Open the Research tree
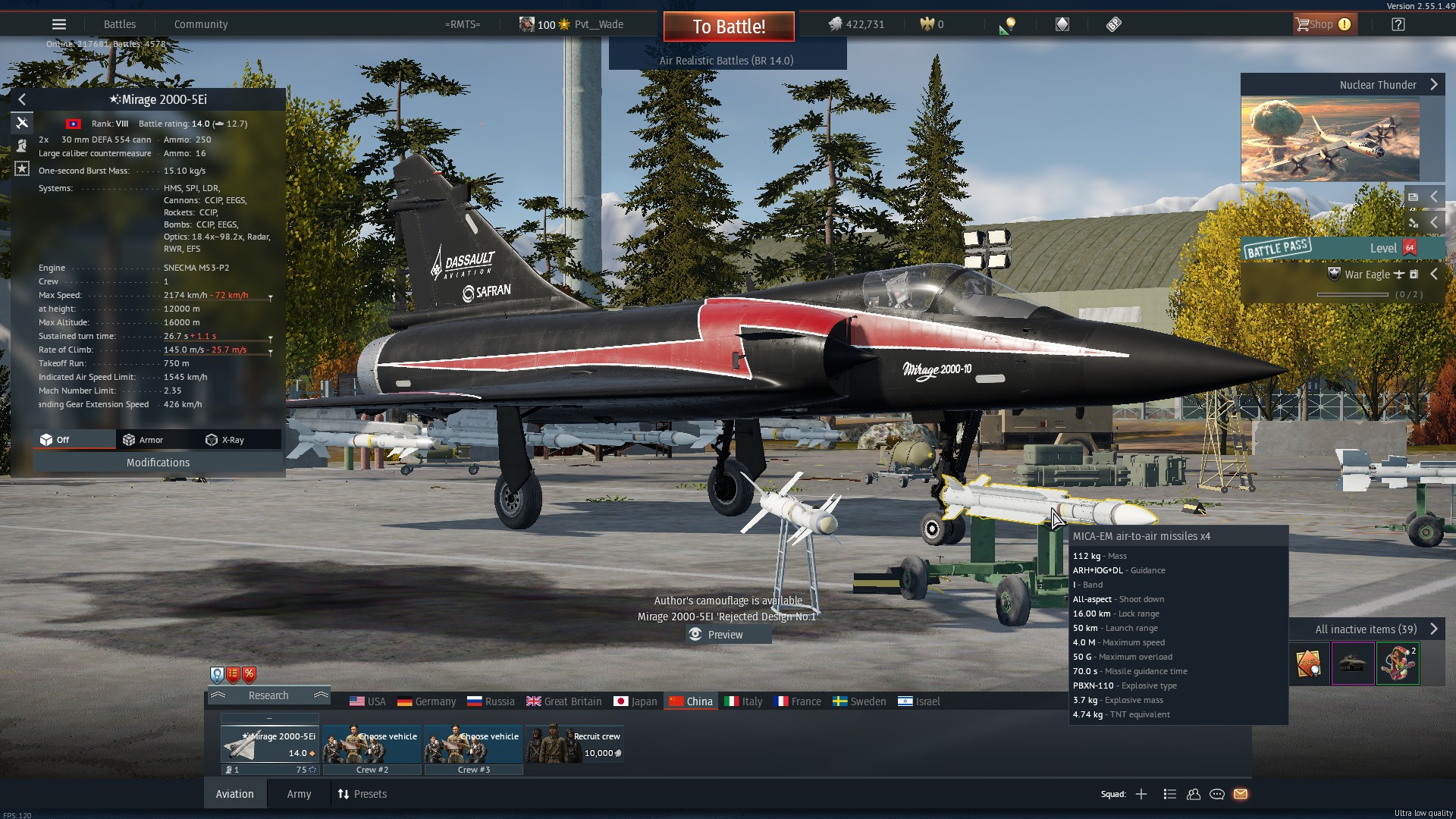This screenshot has height=819, width=1456. click(268, 695)
